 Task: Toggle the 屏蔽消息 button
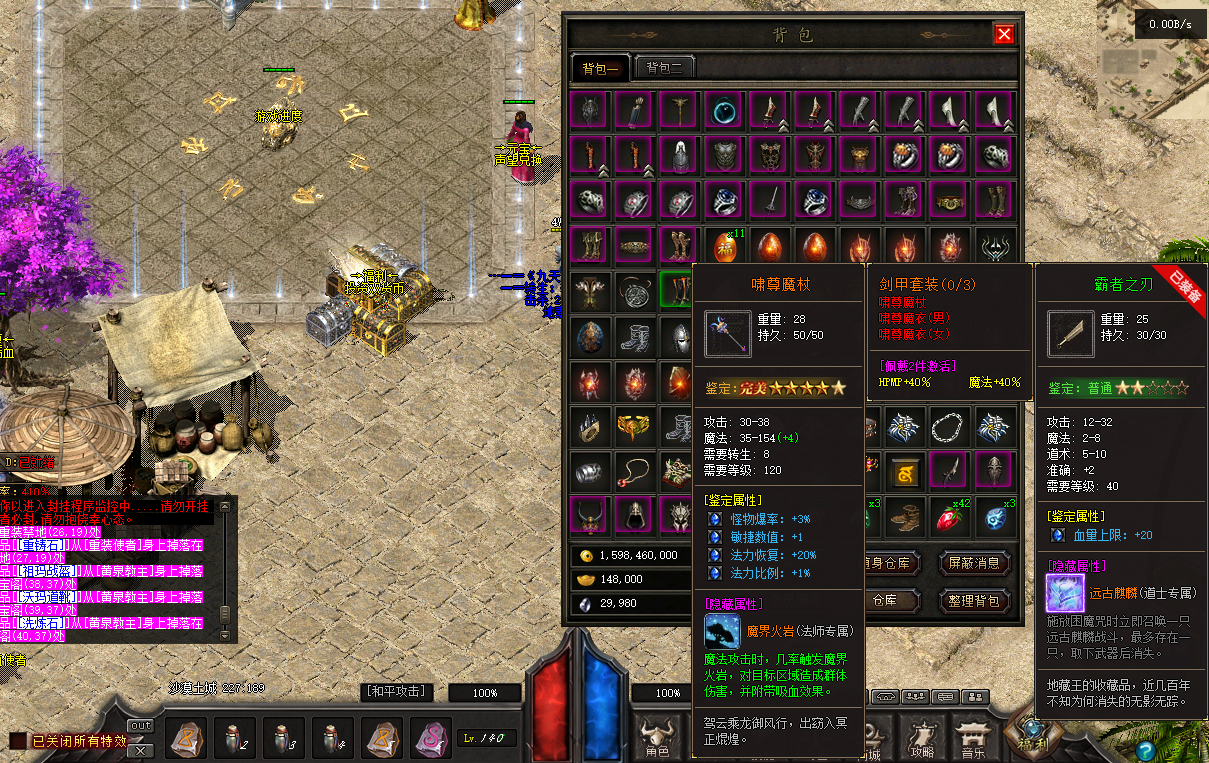973,564
